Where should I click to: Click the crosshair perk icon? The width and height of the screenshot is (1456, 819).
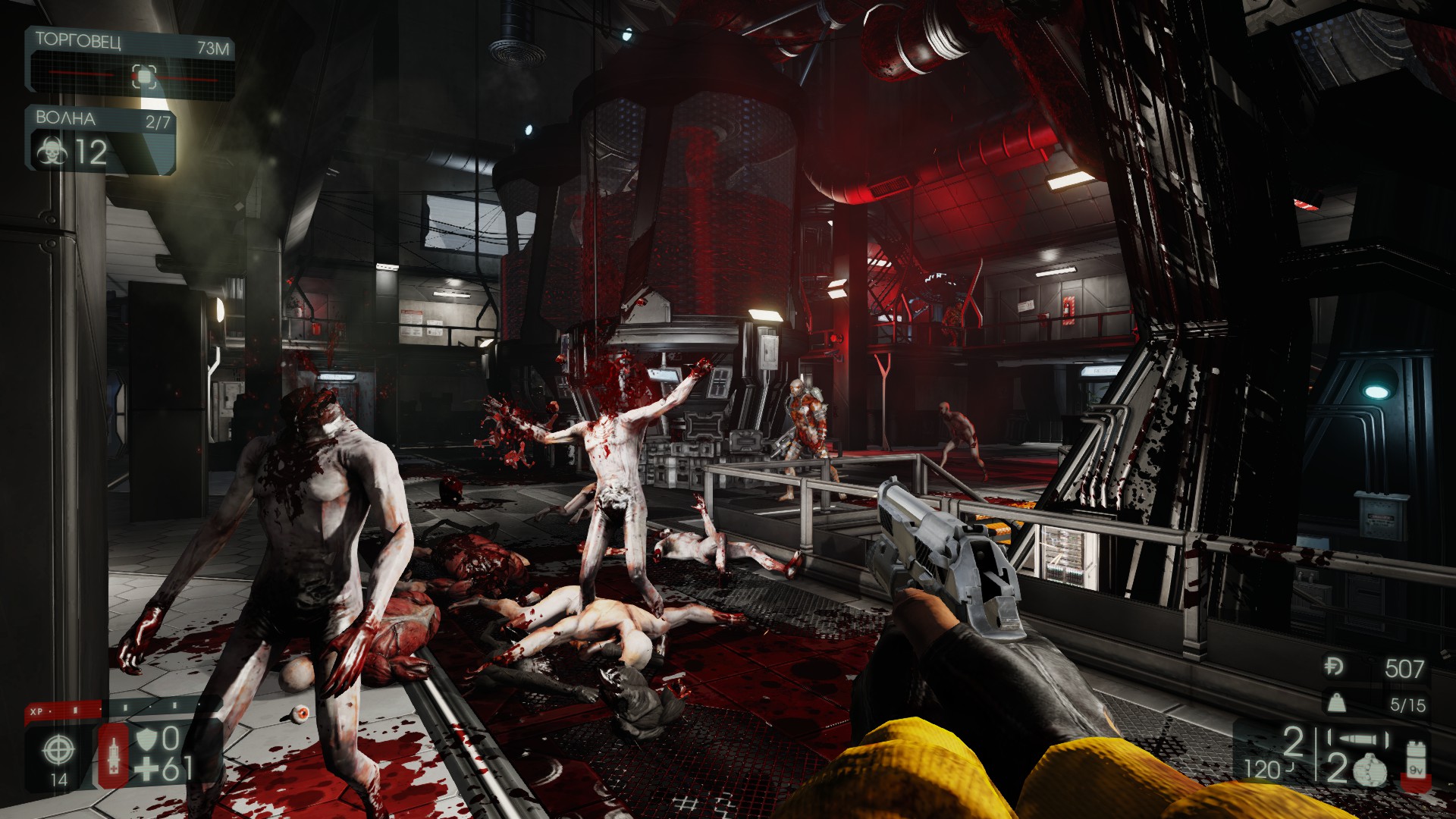point(58,751)
